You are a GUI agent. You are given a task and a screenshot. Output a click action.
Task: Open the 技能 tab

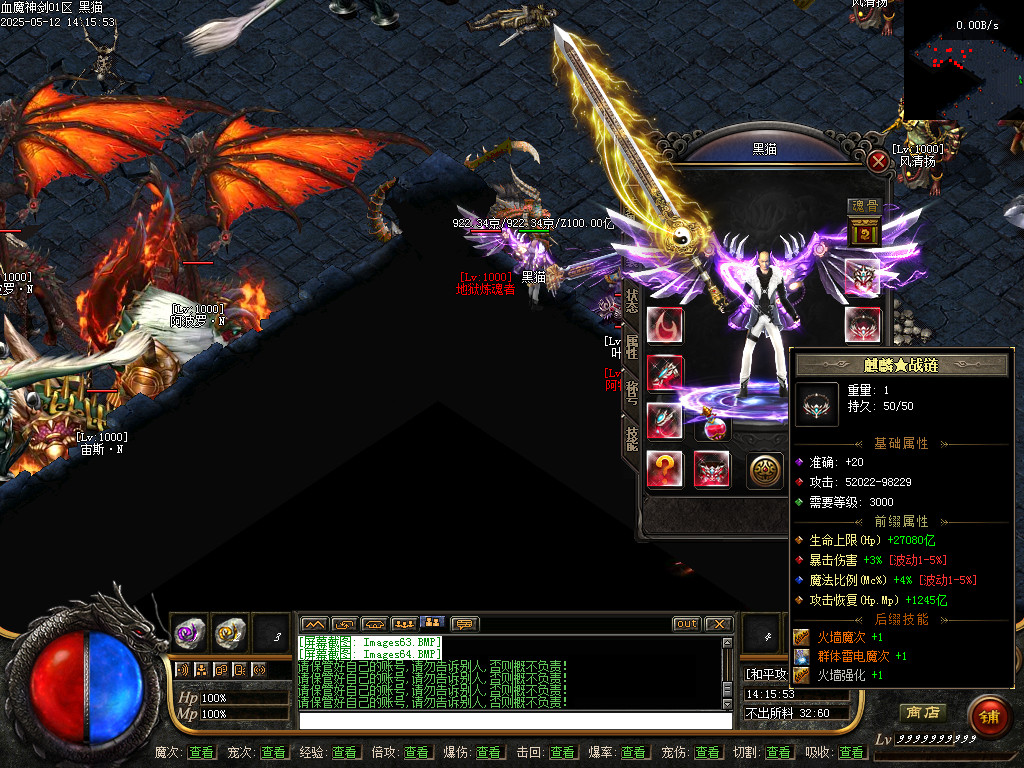[x=632, y=438]
